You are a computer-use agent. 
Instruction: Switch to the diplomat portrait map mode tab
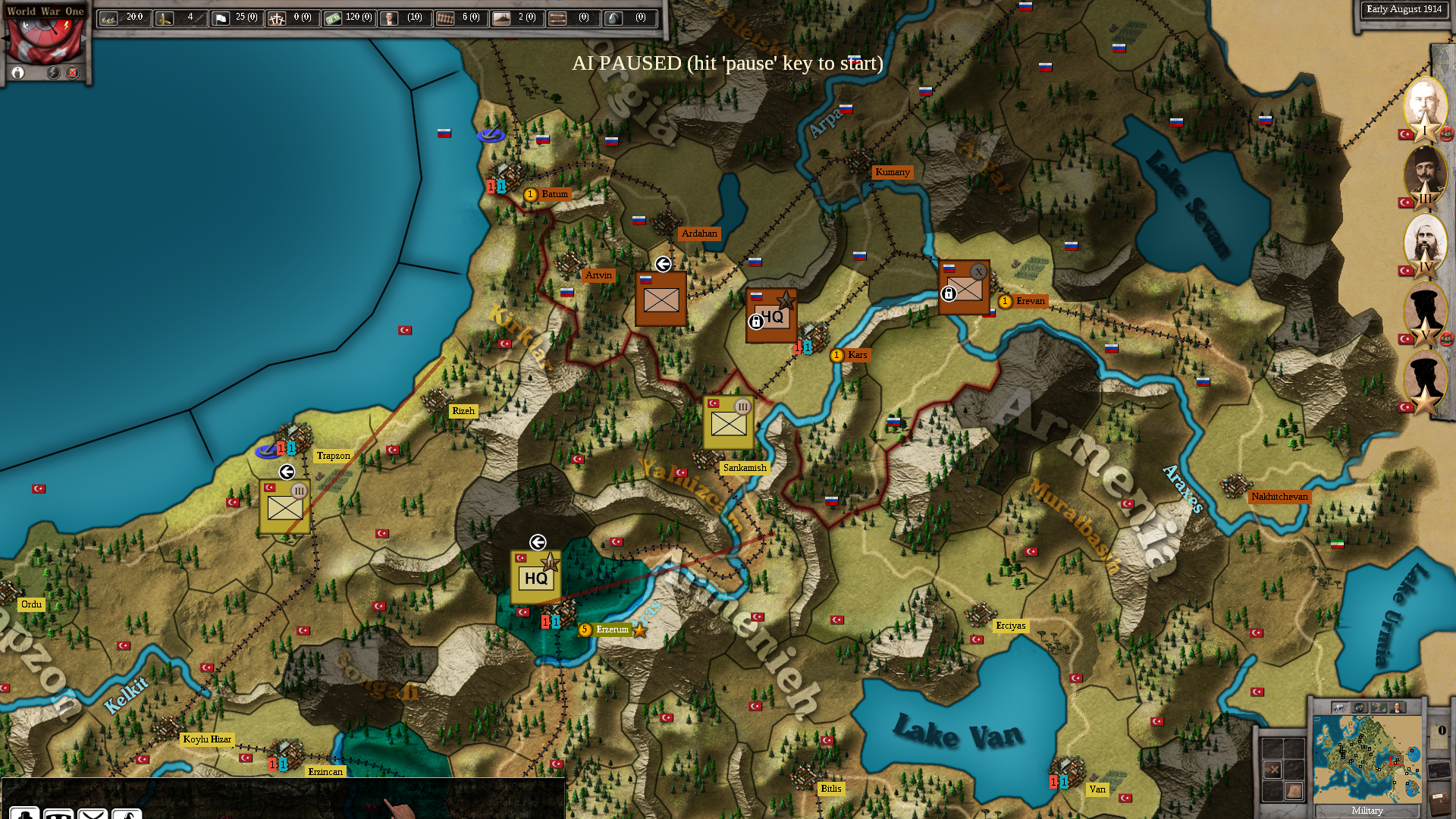(x=1397, y=708)
